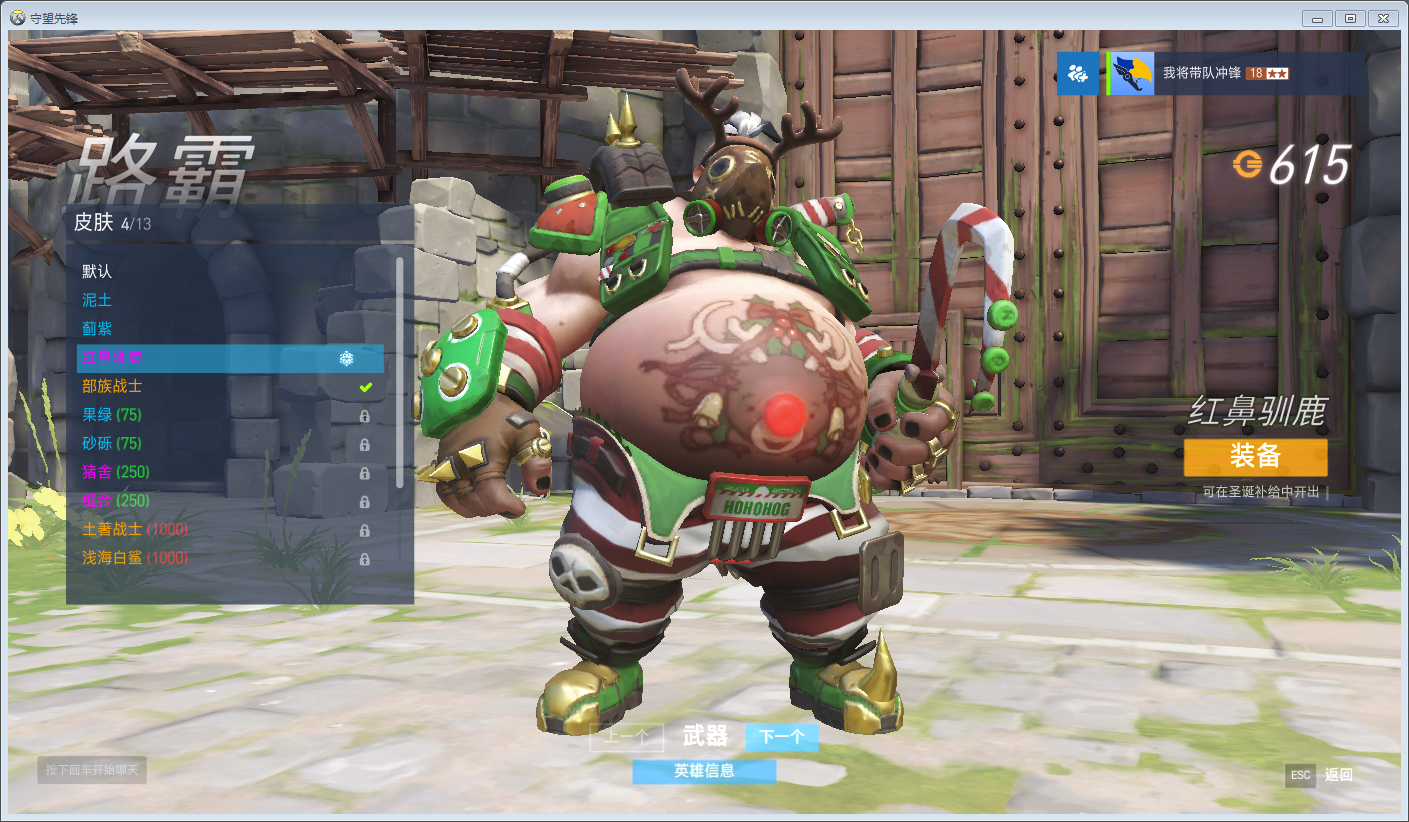Open the 英雄信息 hero info
Screen dimensions: 1409x822
point(704,771)
